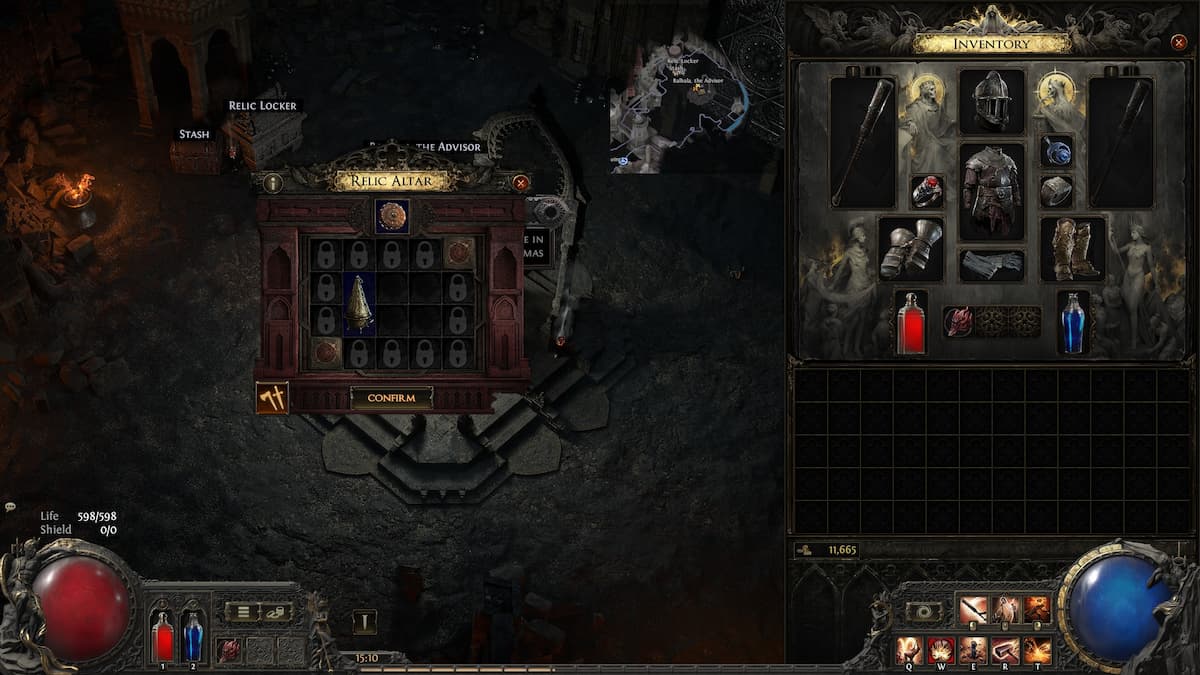The image size is (1200, 675).
Task: Click the blue mana flask in inventory
Action: [x=1073, y=322]
